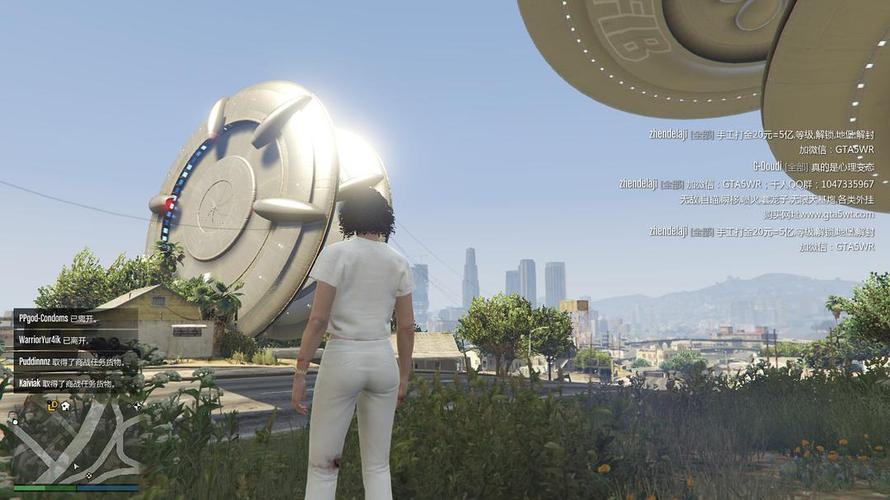The height and width of the screenshot is (500, 890).
Task: Select the yellow LD blip on minimap
Action: pos(52,405)
